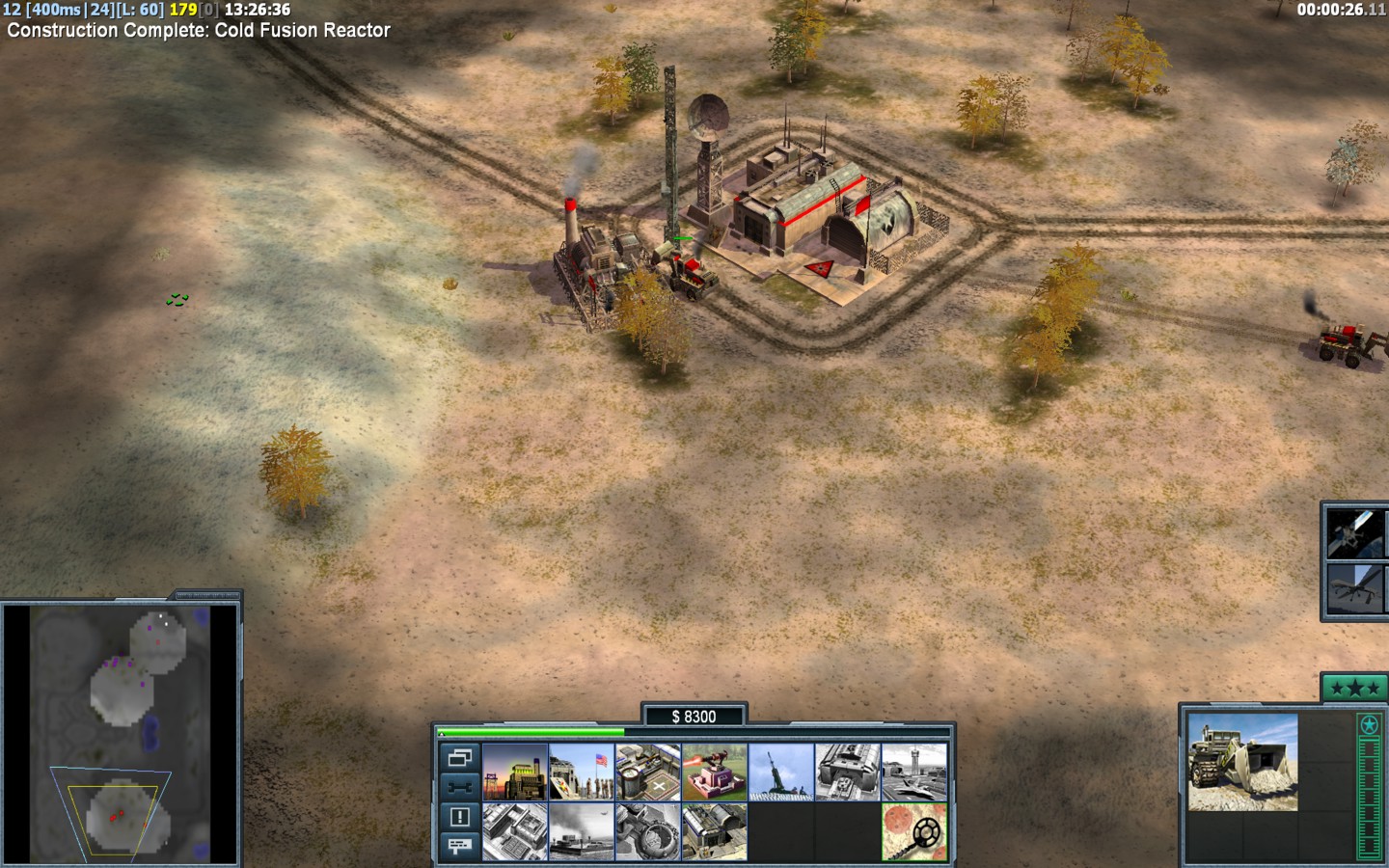
Task: Activate the spy satellite power shortcut
Action: 1356,532
